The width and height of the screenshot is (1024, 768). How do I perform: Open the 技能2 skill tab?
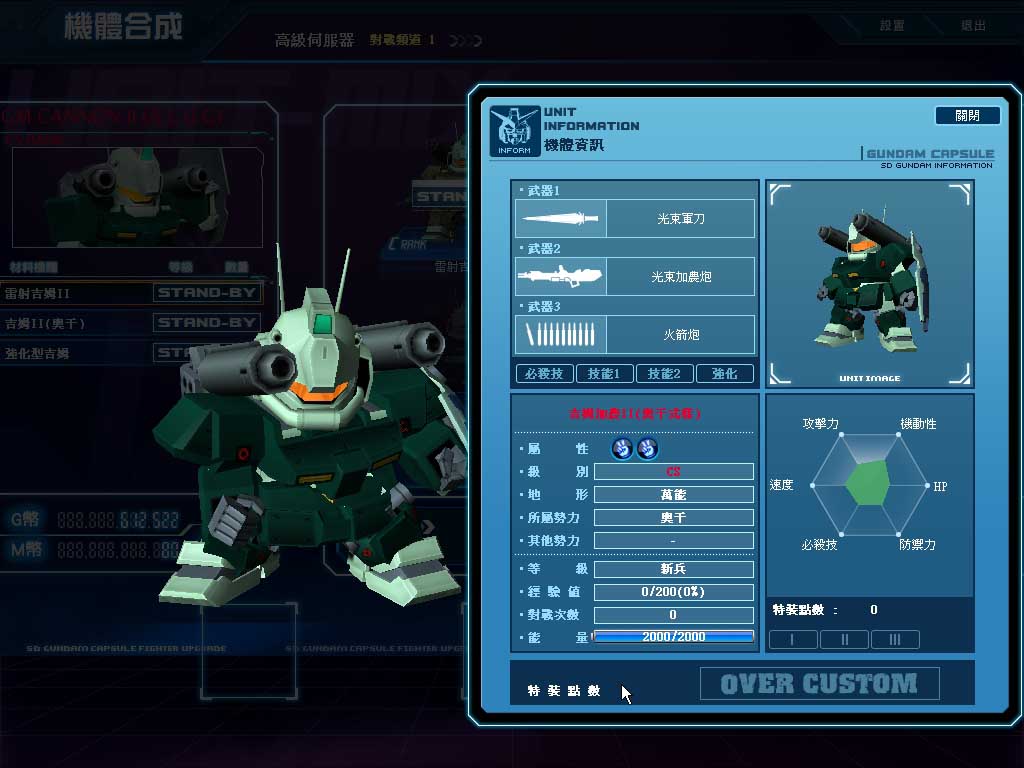click(664, 374)
